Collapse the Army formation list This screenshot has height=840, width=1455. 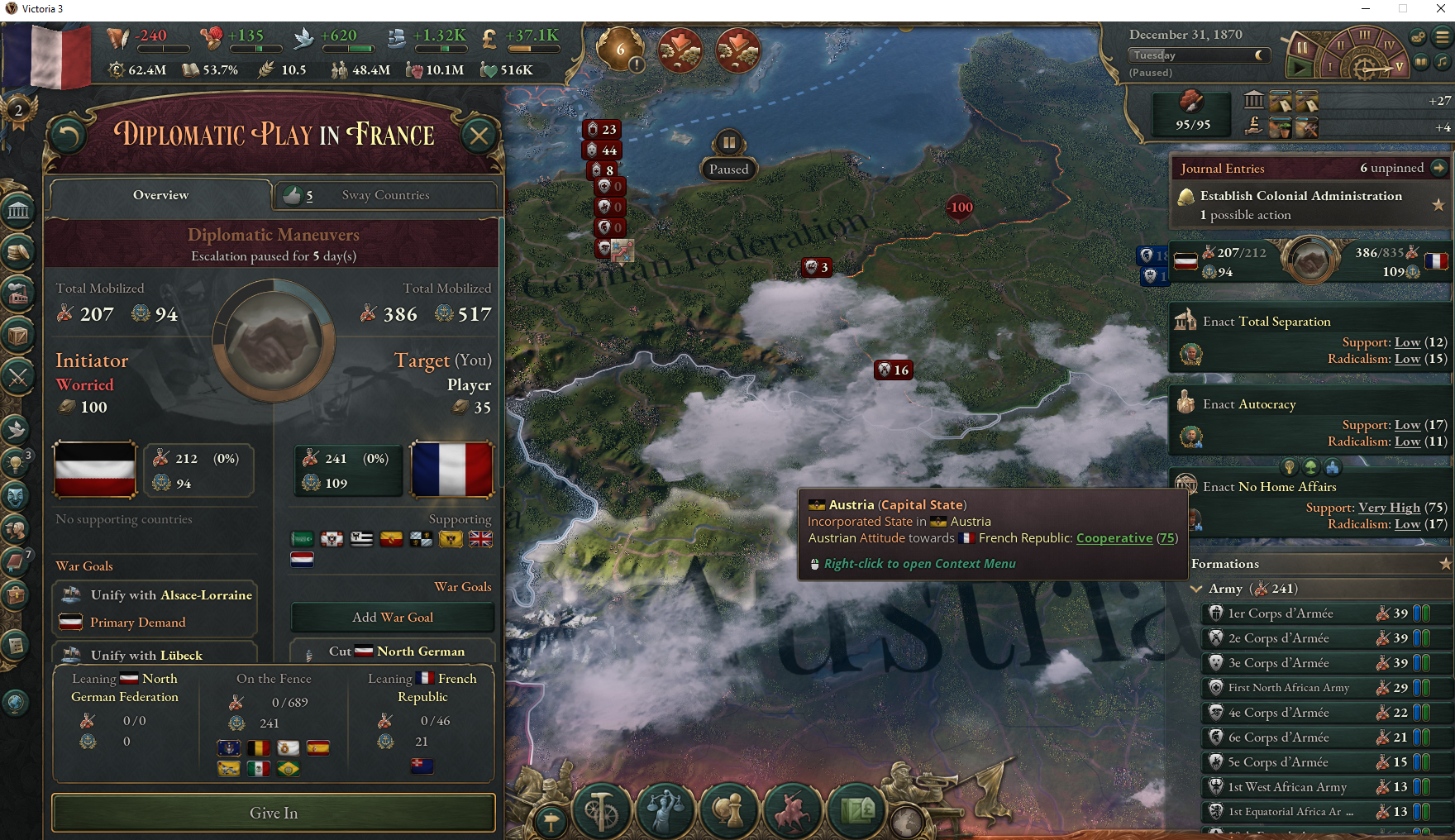point(1197,589)
